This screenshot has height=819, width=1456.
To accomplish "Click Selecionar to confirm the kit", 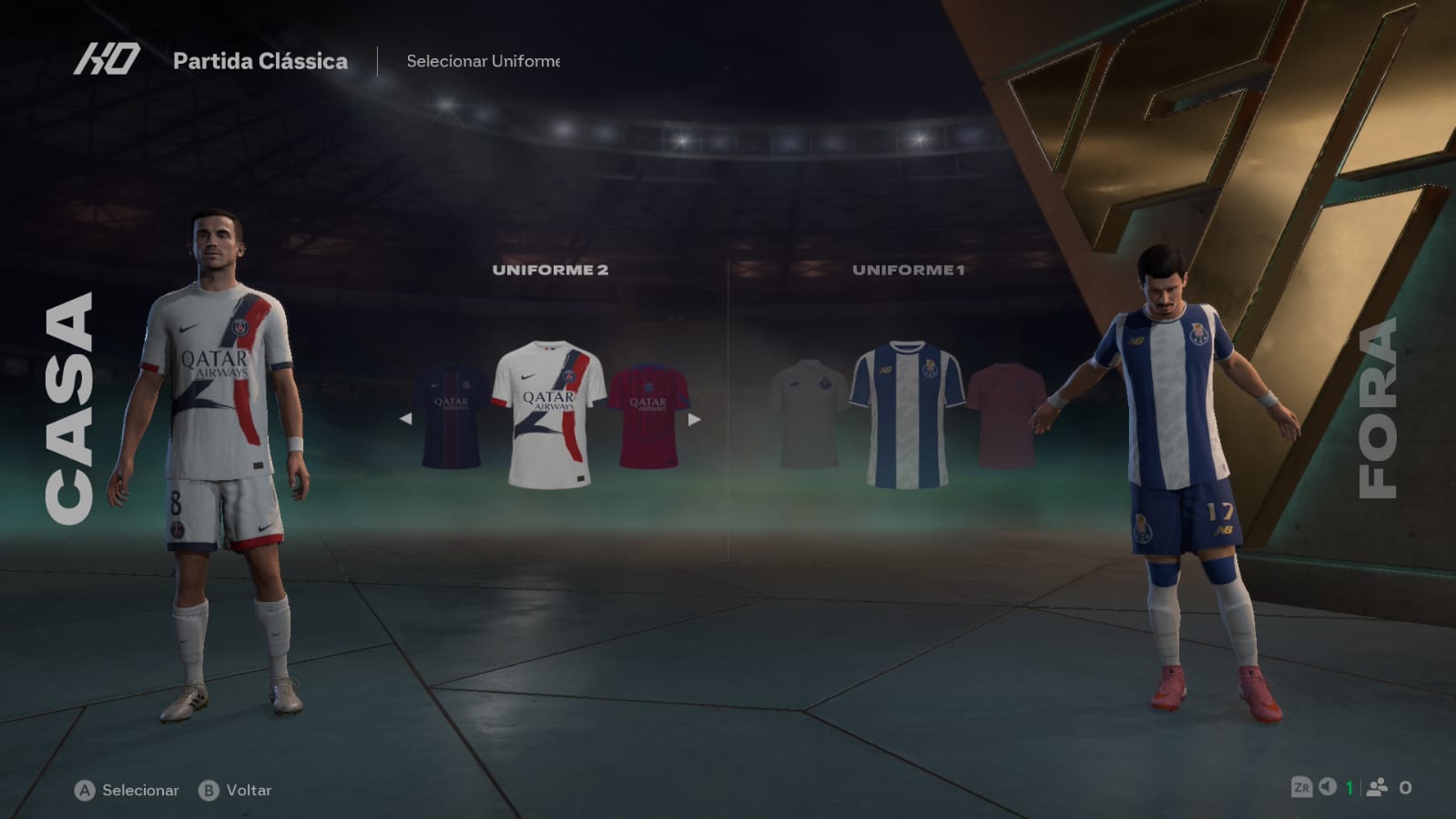I will (x=127, y=790).
